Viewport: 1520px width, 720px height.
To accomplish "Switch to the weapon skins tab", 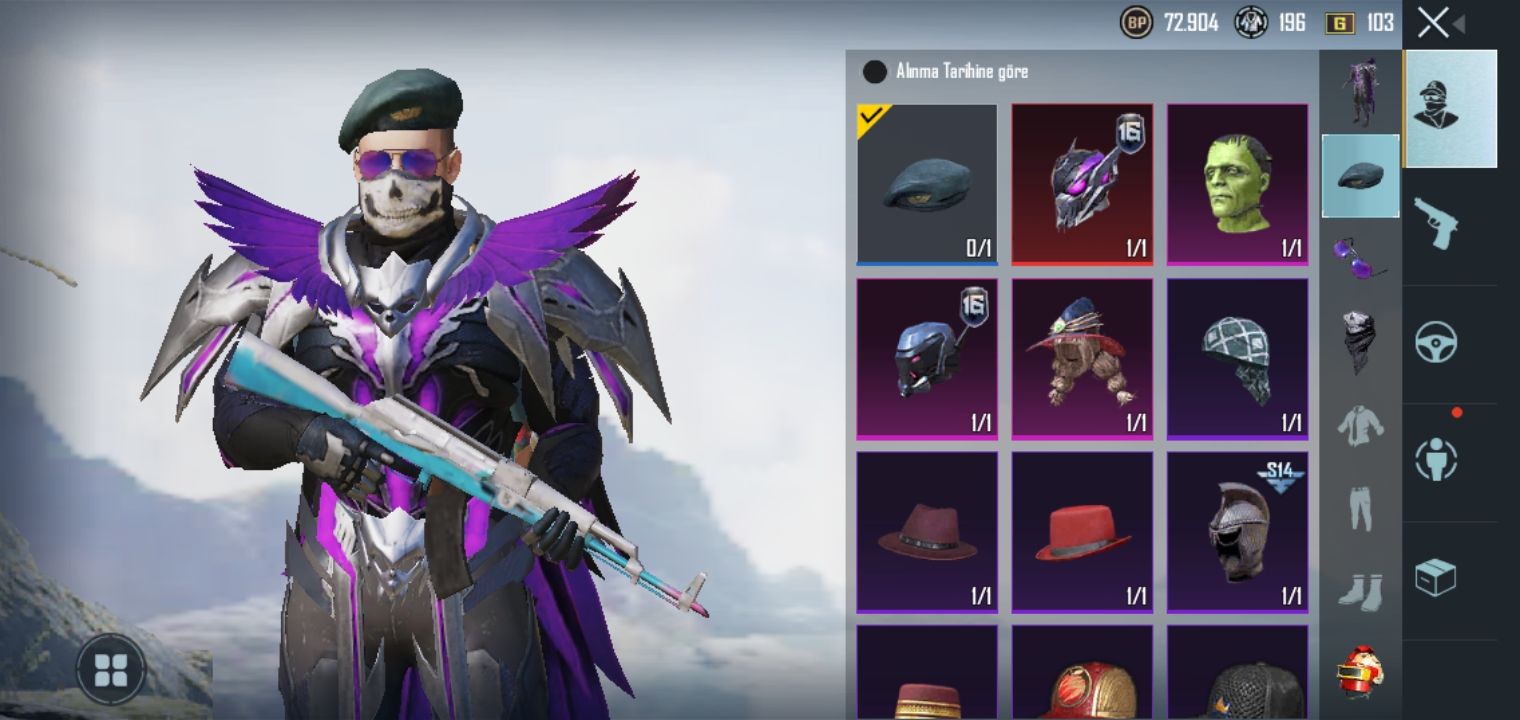I will tap(1435, 225).
